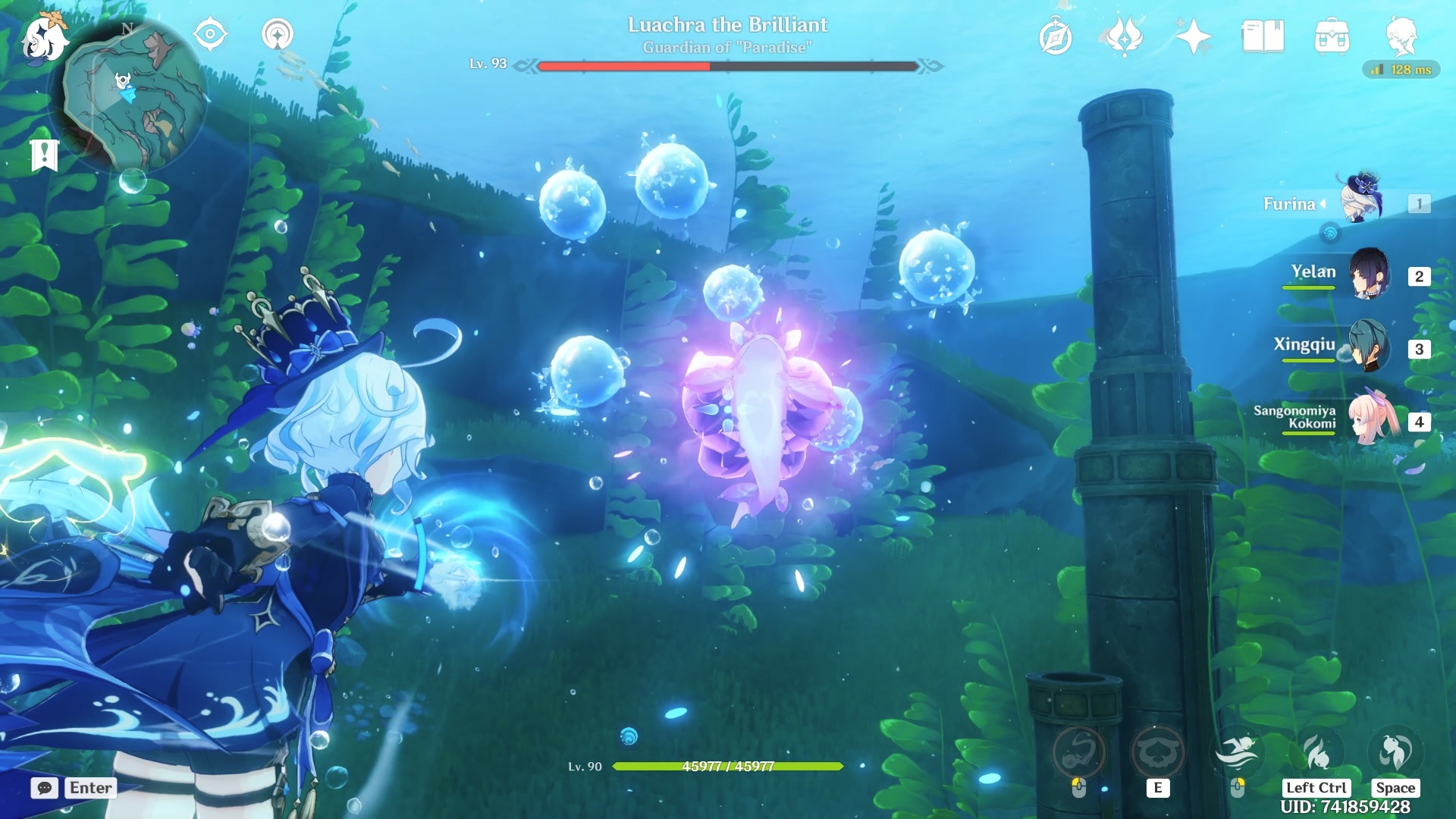The image size is (1456, 819).
Task: Open the Inventory backpack icon
Action: click(x=1333, y=36)
